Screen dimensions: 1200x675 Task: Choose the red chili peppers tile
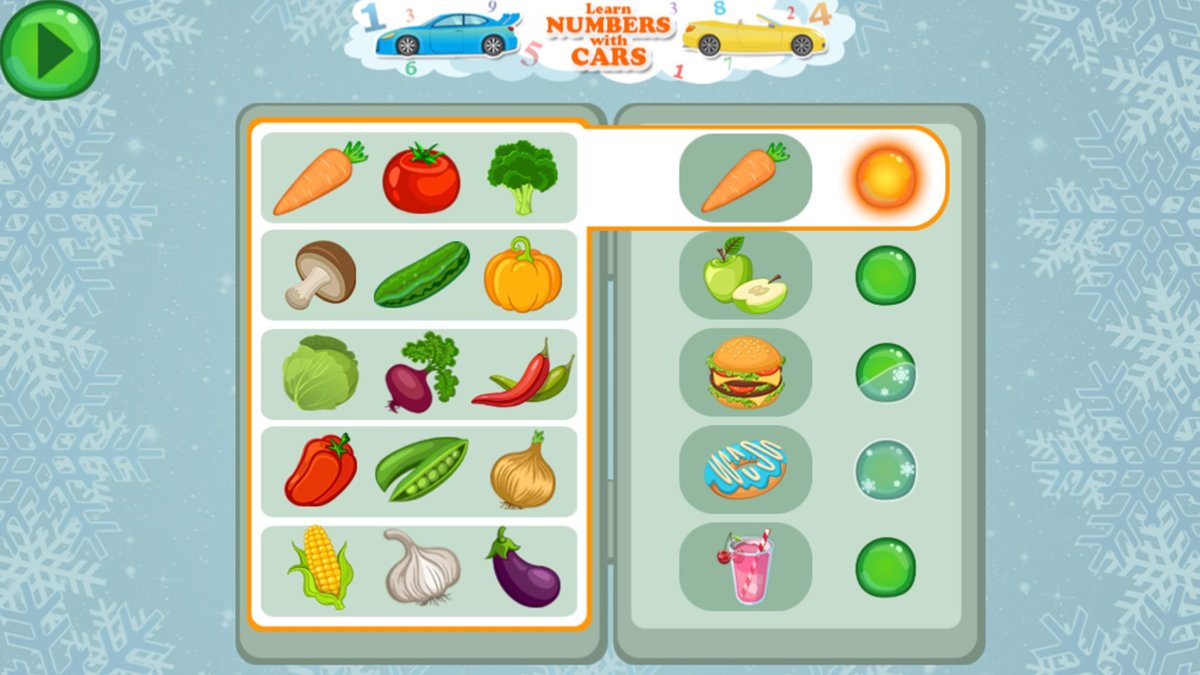click(523, 374)
